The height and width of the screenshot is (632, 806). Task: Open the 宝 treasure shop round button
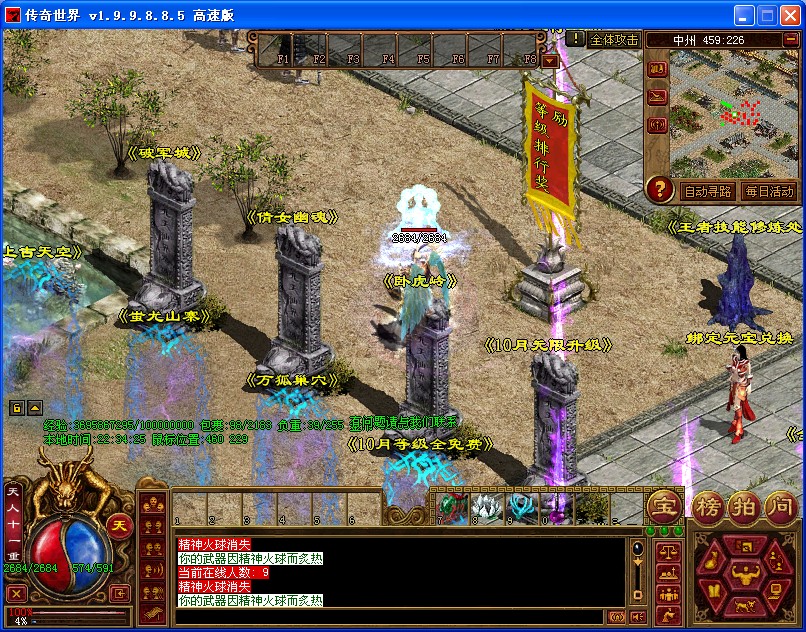click(x=662, y=507)
